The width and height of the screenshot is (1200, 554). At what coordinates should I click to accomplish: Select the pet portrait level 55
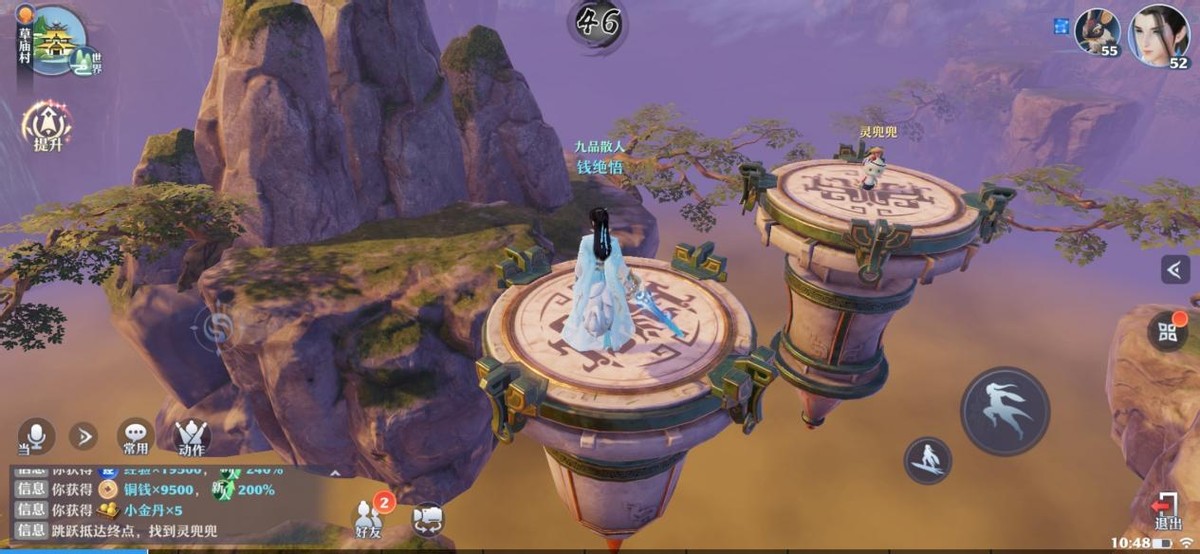[1096, 31]
